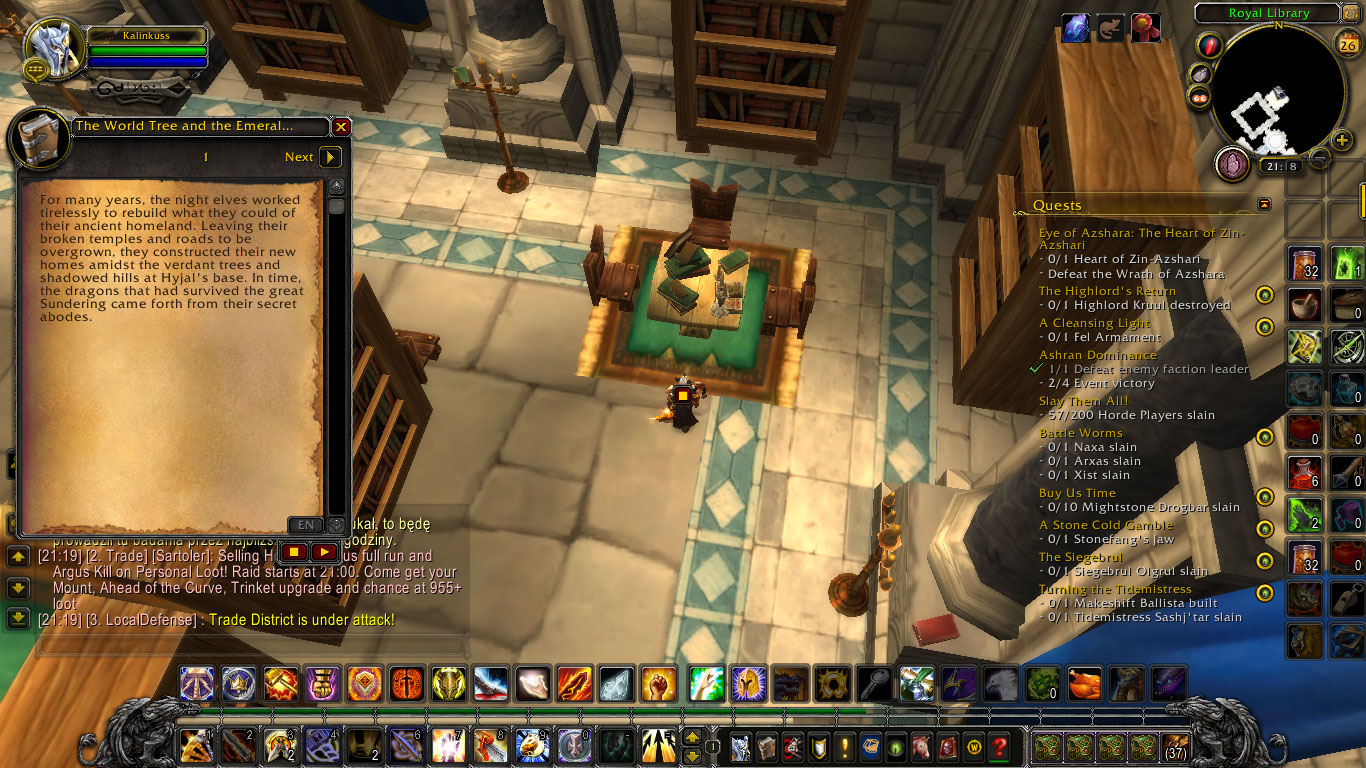The height and width of the screenshot is (768, 1366).
Task: Zoom in on the minimap
Action: pos(1342,141)
